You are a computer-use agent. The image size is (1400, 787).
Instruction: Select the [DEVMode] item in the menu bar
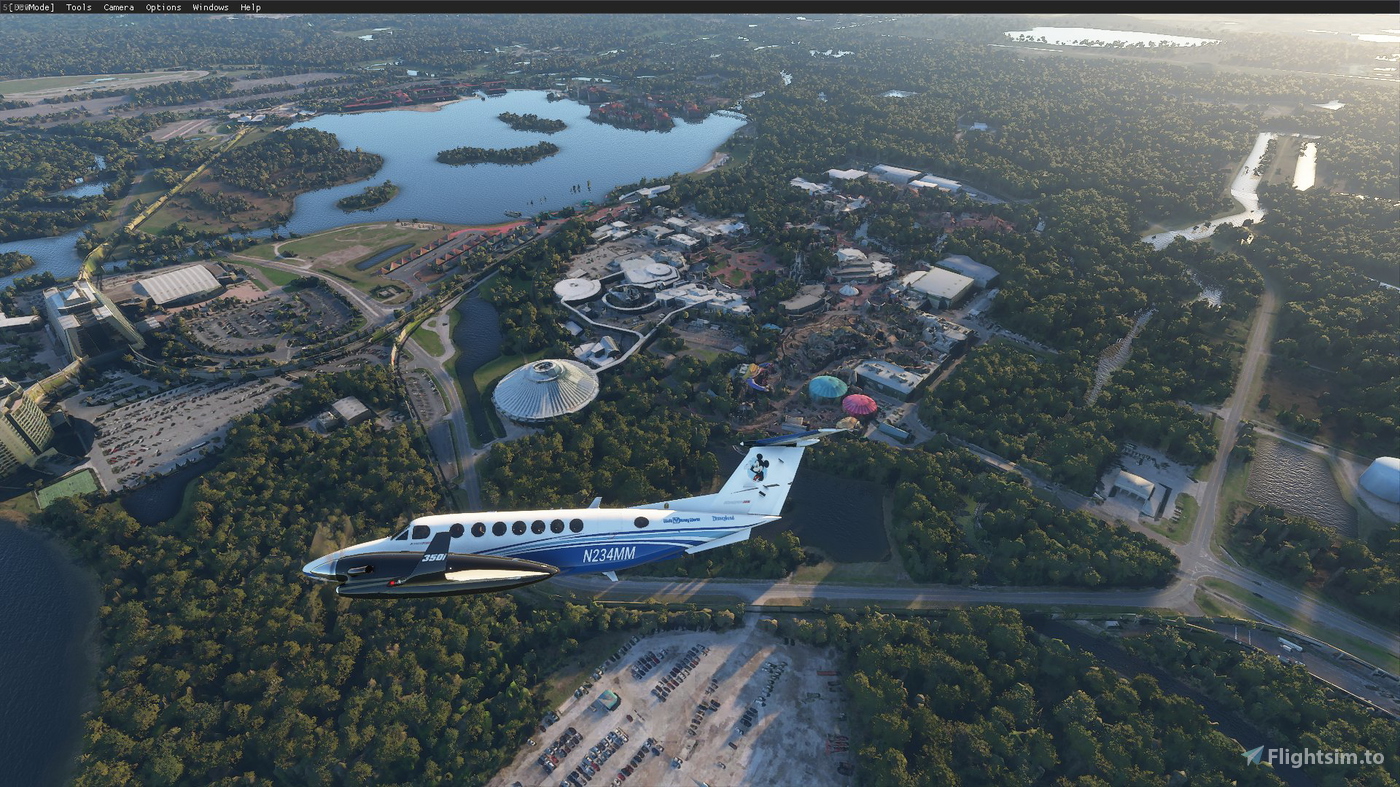(30, 7)
